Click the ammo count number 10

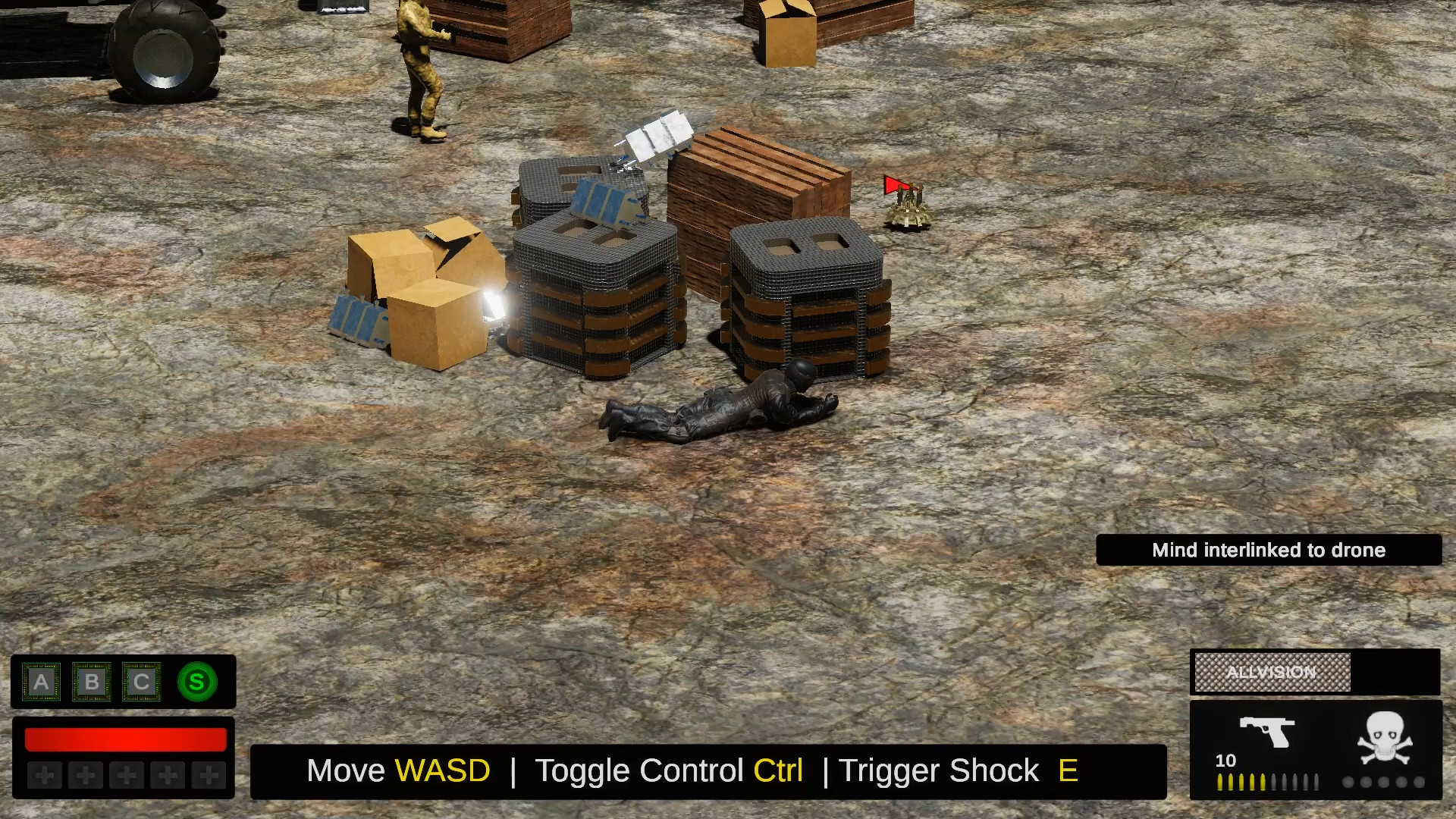pyautogui.click(x=1226, y=760)
